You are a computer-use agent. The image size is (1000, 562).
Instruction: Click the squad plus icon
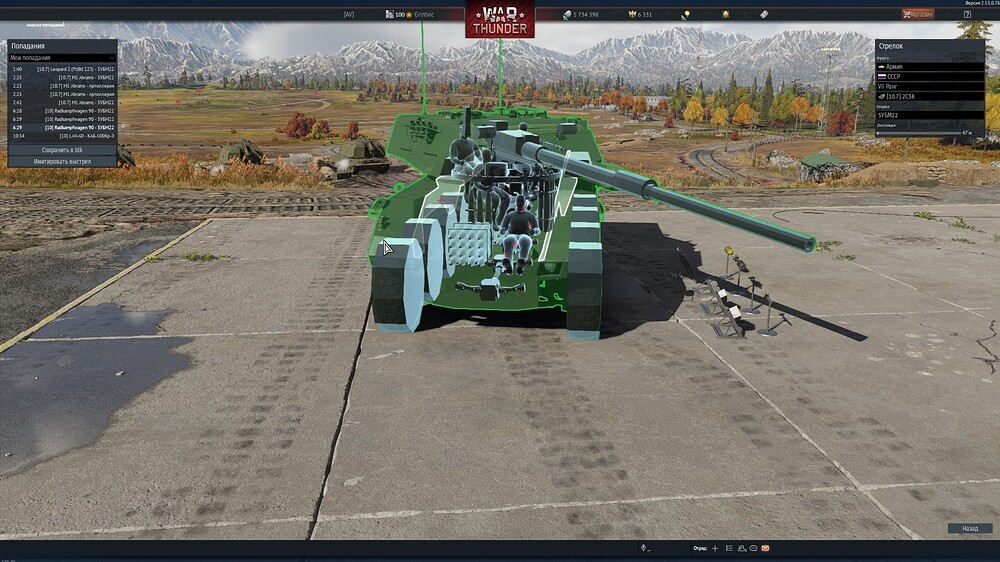pos(715,548)
